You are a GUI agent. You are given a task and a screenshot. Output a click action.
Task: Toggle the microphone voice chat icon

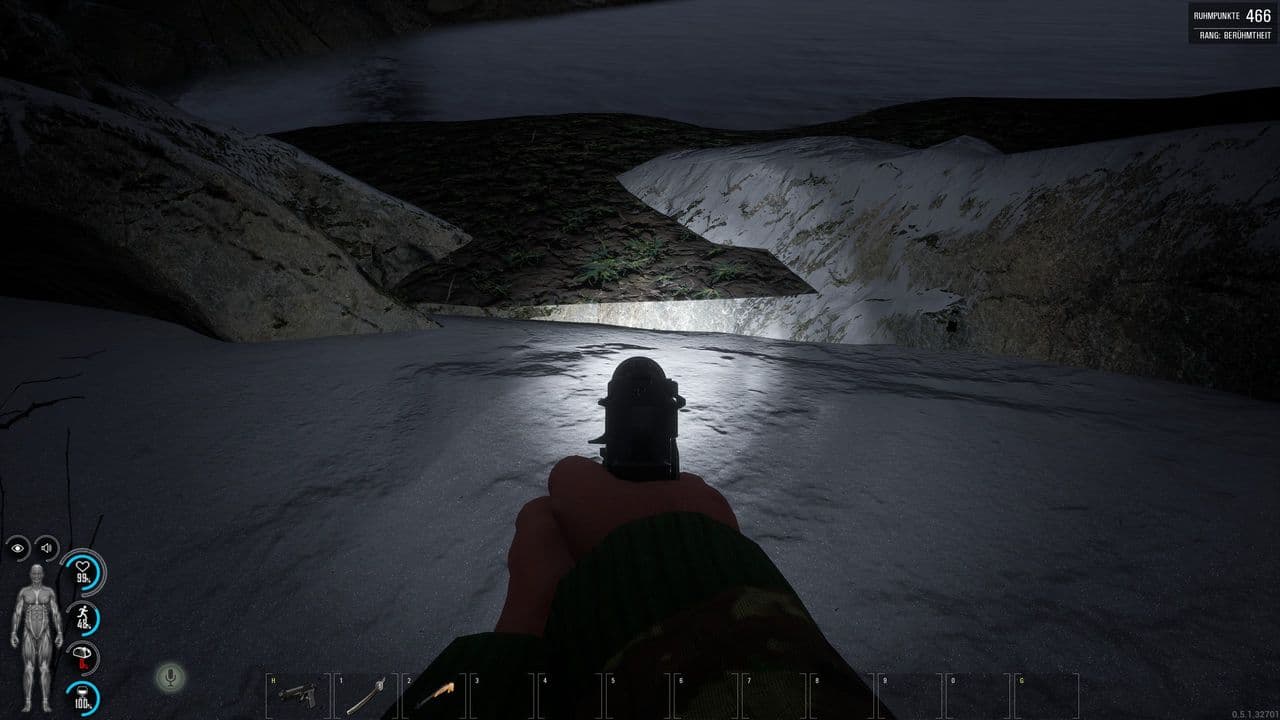pos(170,677)
